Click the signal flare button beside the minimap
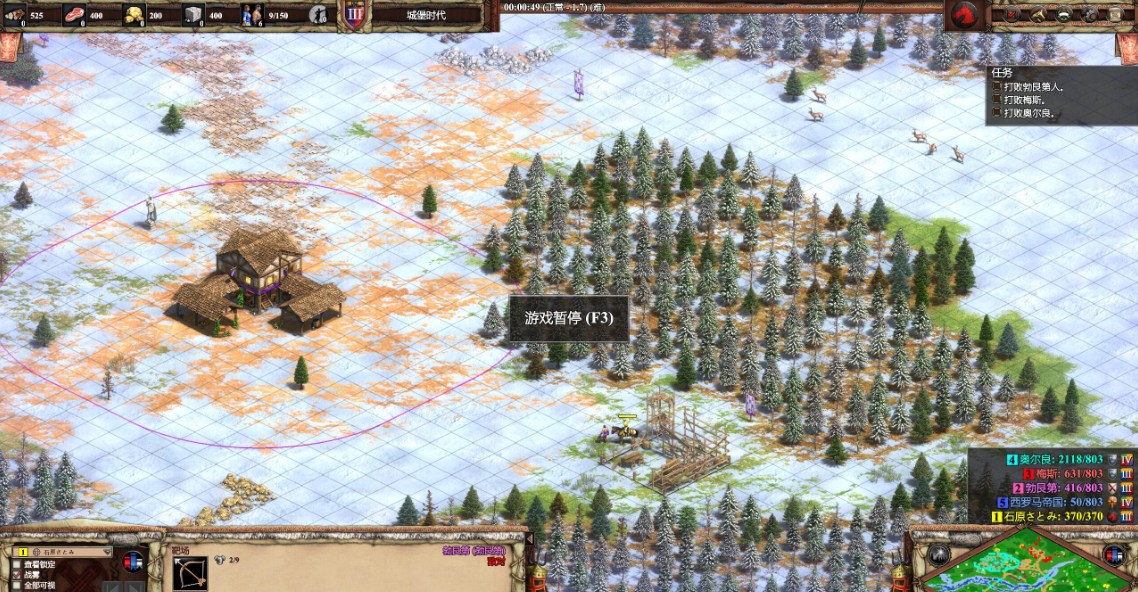Screen dimensions: 1138x592 [939, 555]
